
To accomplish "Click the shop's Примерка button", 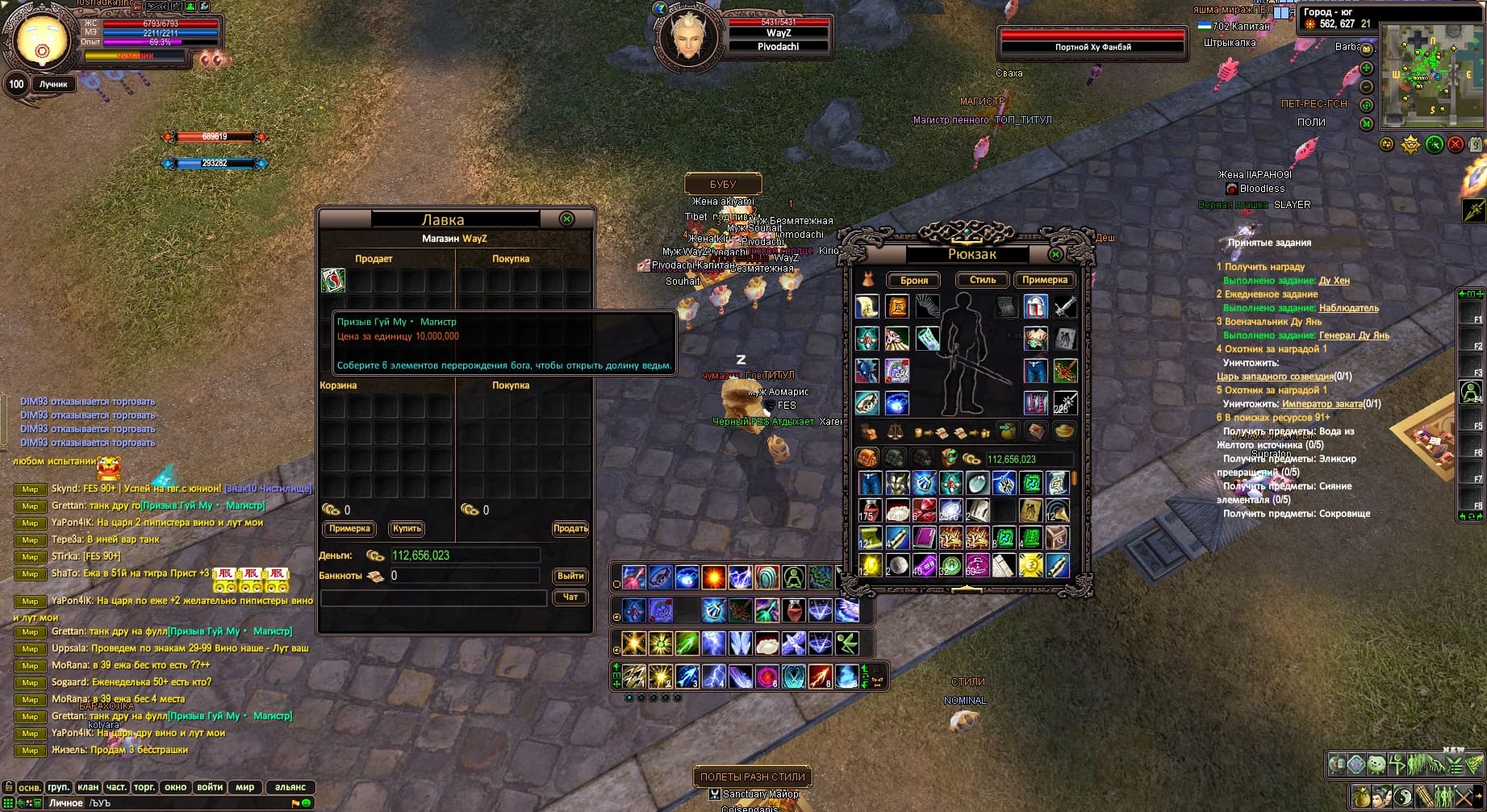I will coord(350,529).
